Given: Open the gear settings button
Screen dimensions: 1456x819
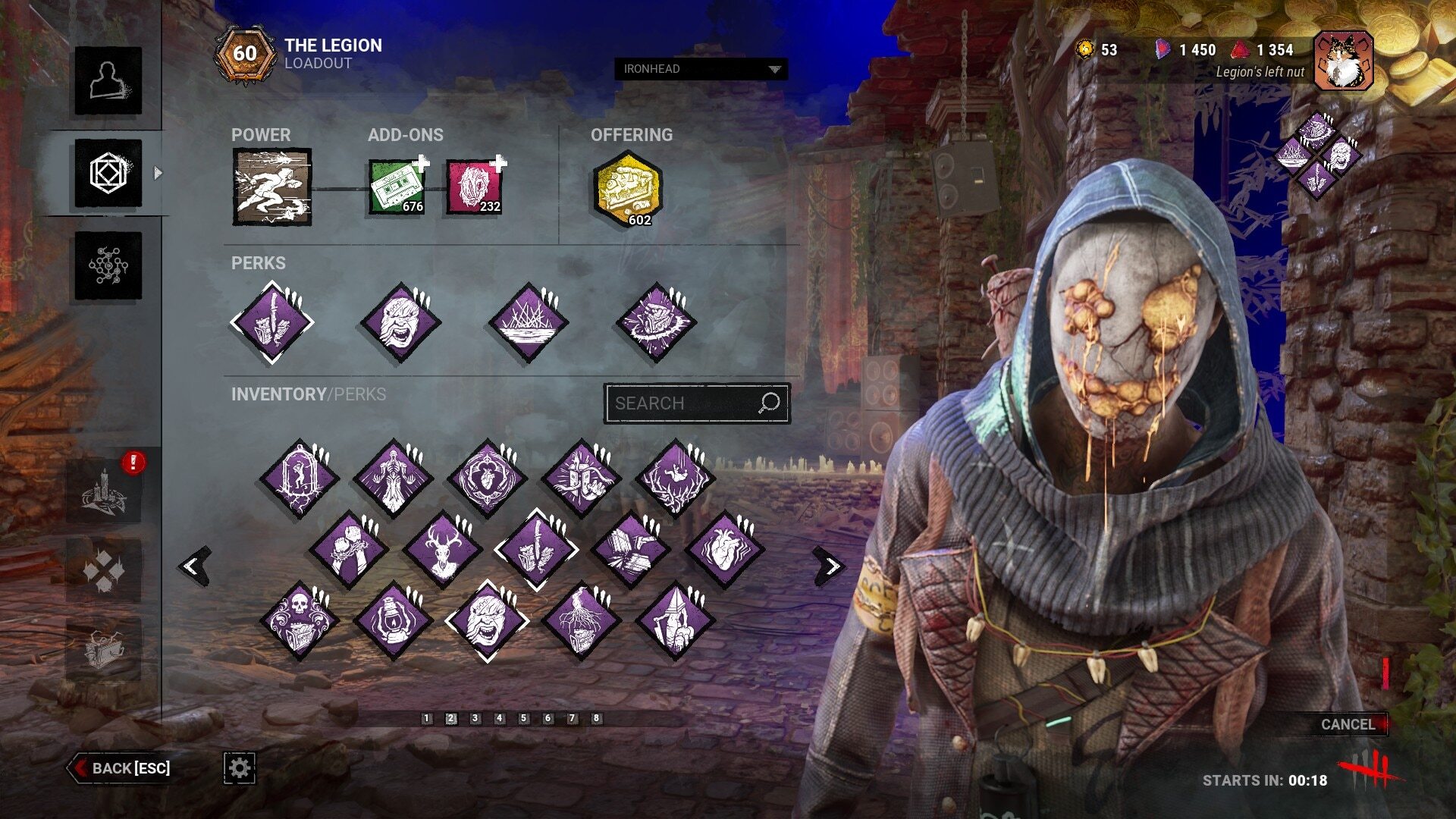Looking at the screenshot, I should click(x=239, y=768).
